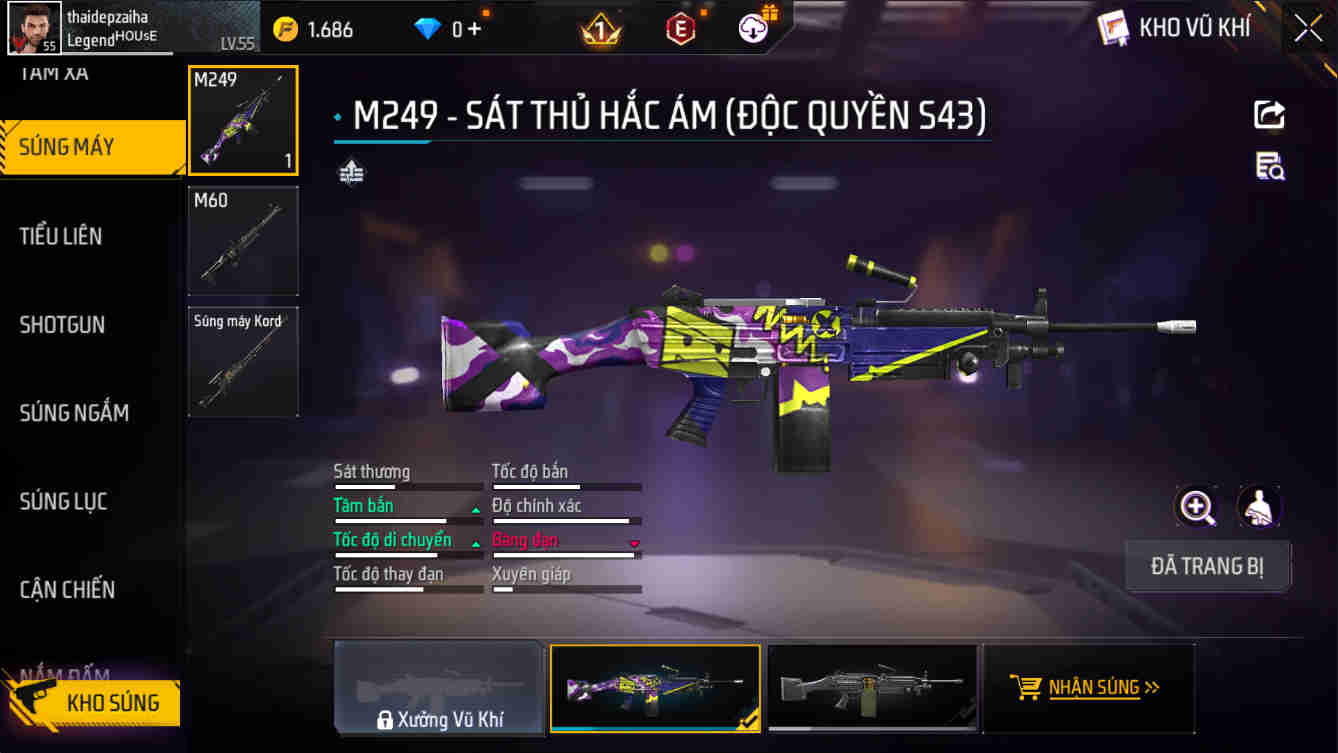
Task: Open the locked Xưởng Vũ Khí skin slot
Action: [x=438, y=688]
